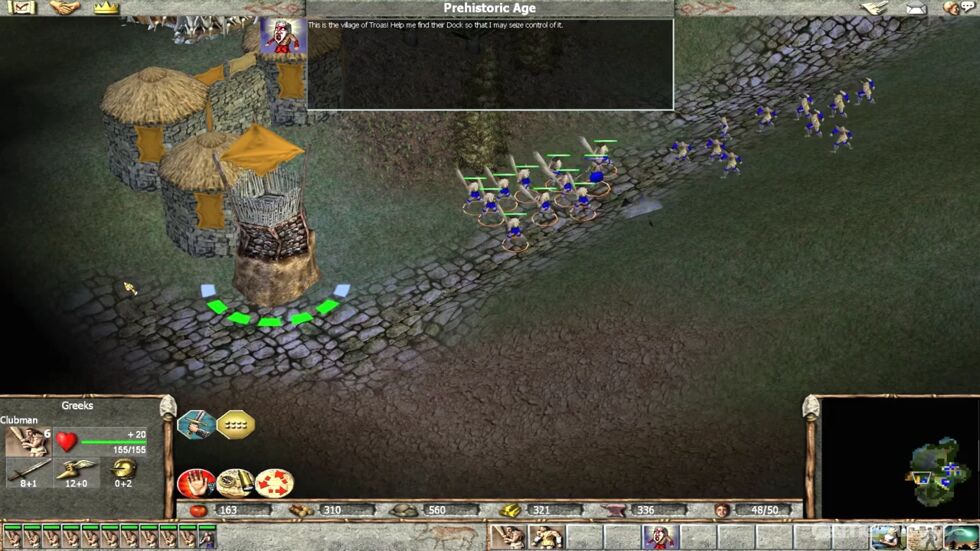Image resolution: width=980 pixels, height=551 pixels.
Task: Activate the sword attack command
Action: [195, 424]
